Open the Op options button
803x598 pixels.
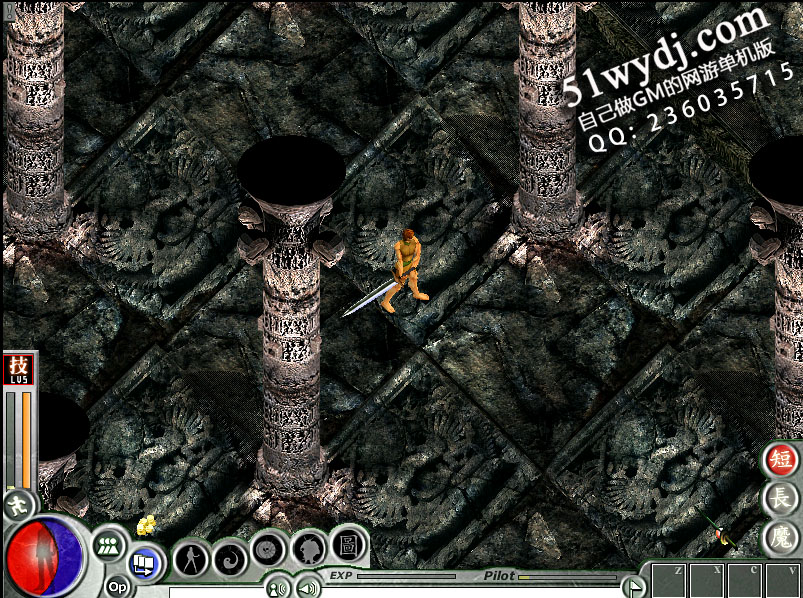(118, 587)
